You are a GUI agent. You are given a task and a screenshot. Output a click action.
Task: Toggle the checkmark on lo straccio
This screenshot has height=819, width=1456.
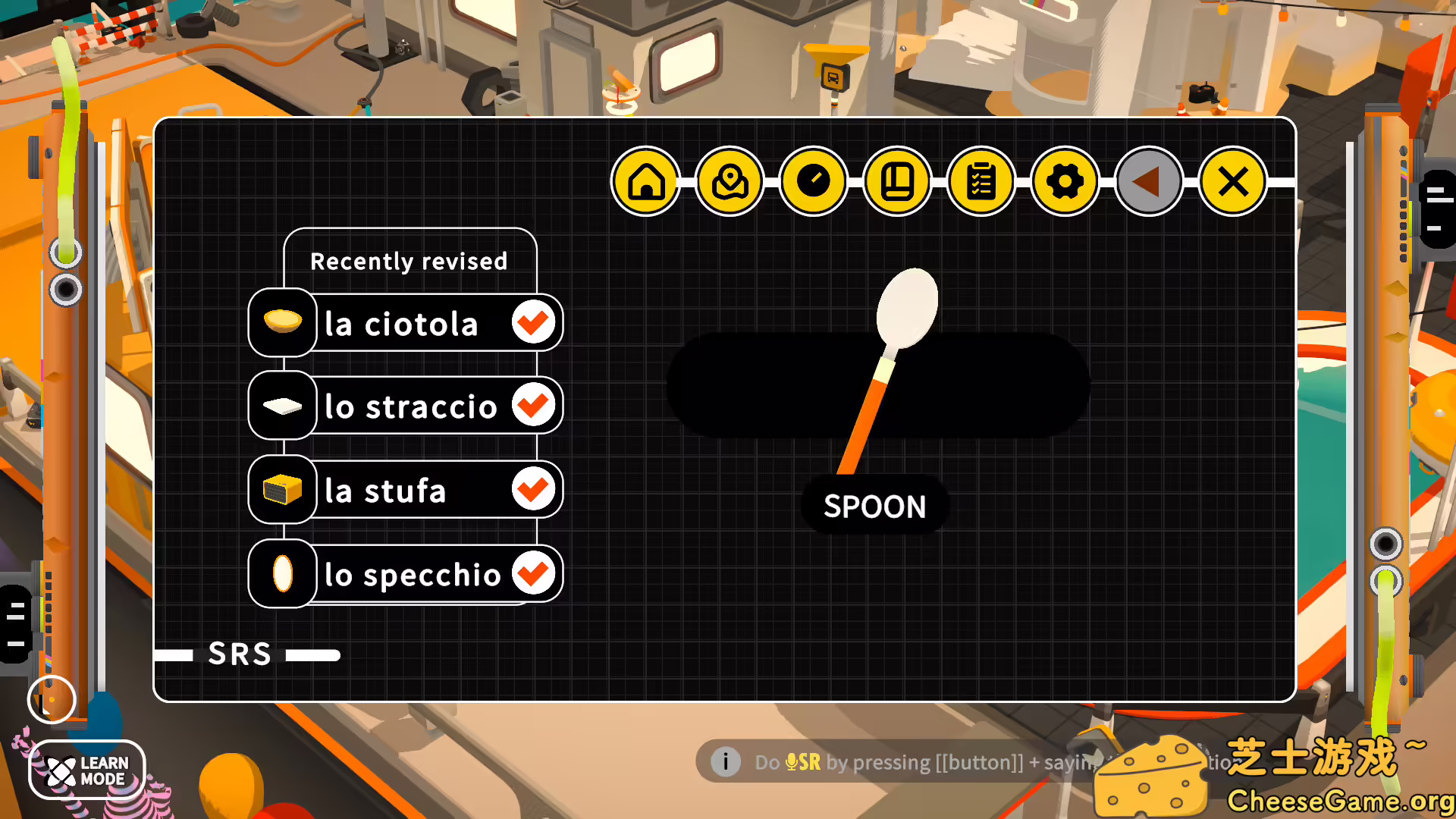534,406
